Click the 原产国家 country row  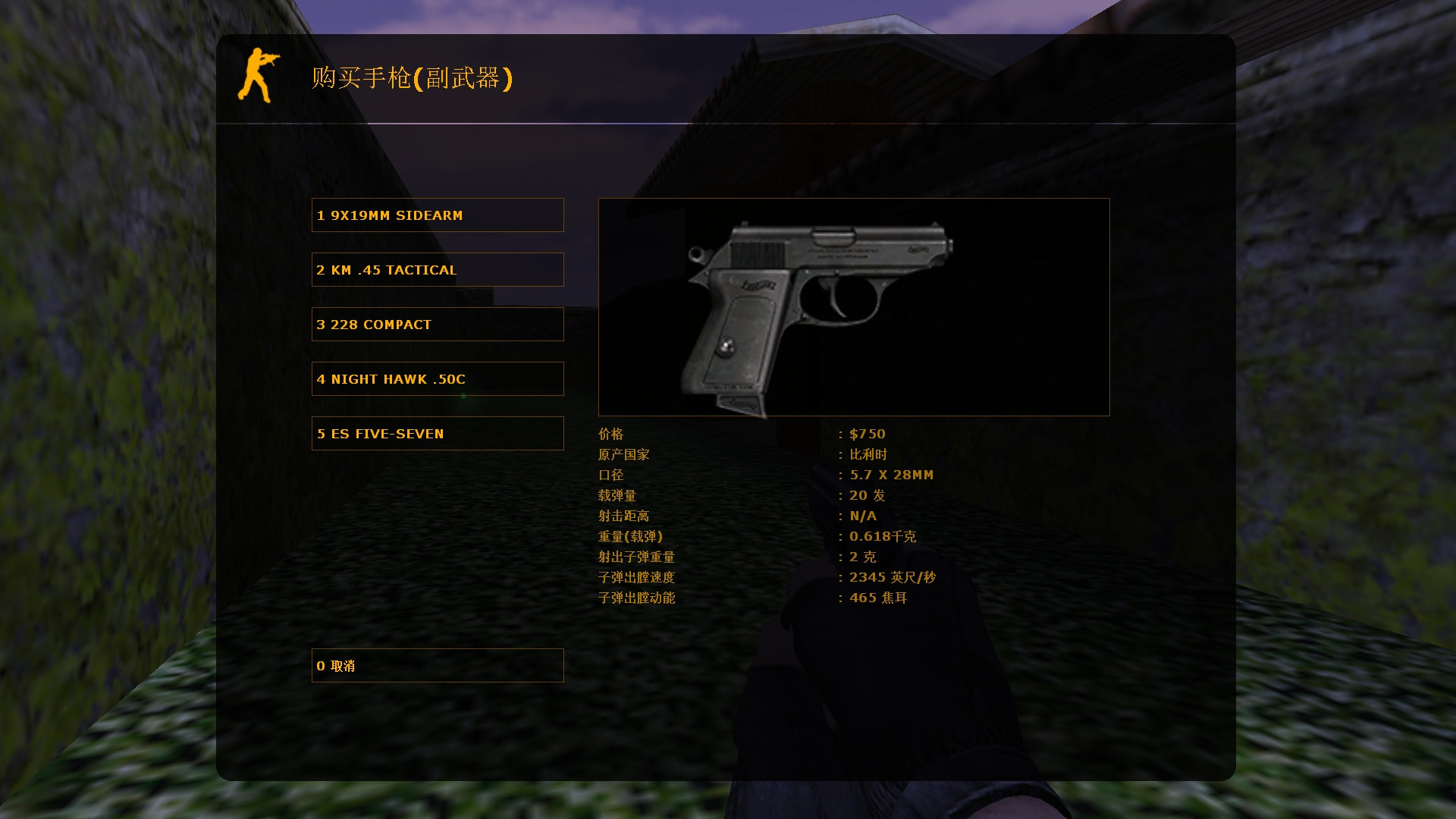(623, 454)
